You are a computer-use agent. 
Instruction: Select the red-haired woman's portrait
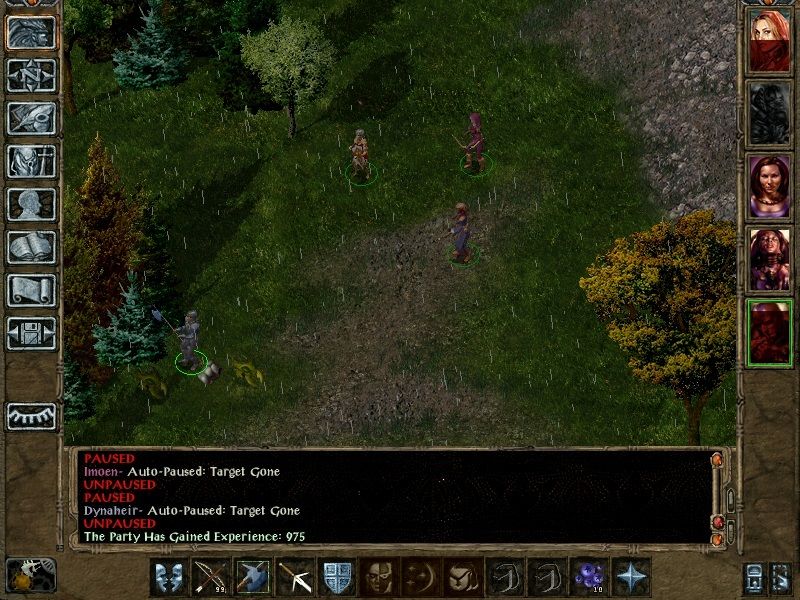pyautogui.click(x=769, y=39)
